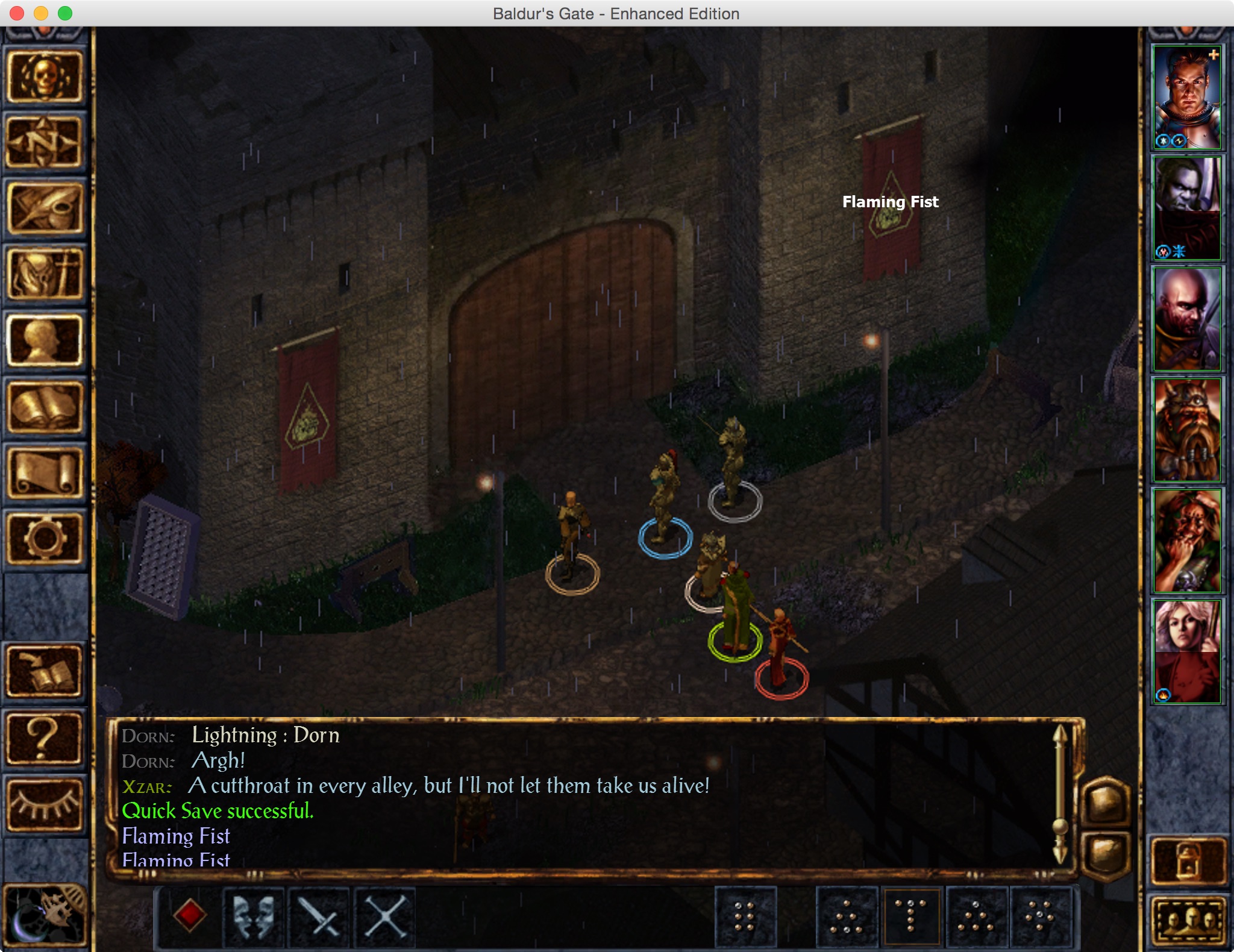
Task: Show the character record head icon
Action: (x=44, y=341)
